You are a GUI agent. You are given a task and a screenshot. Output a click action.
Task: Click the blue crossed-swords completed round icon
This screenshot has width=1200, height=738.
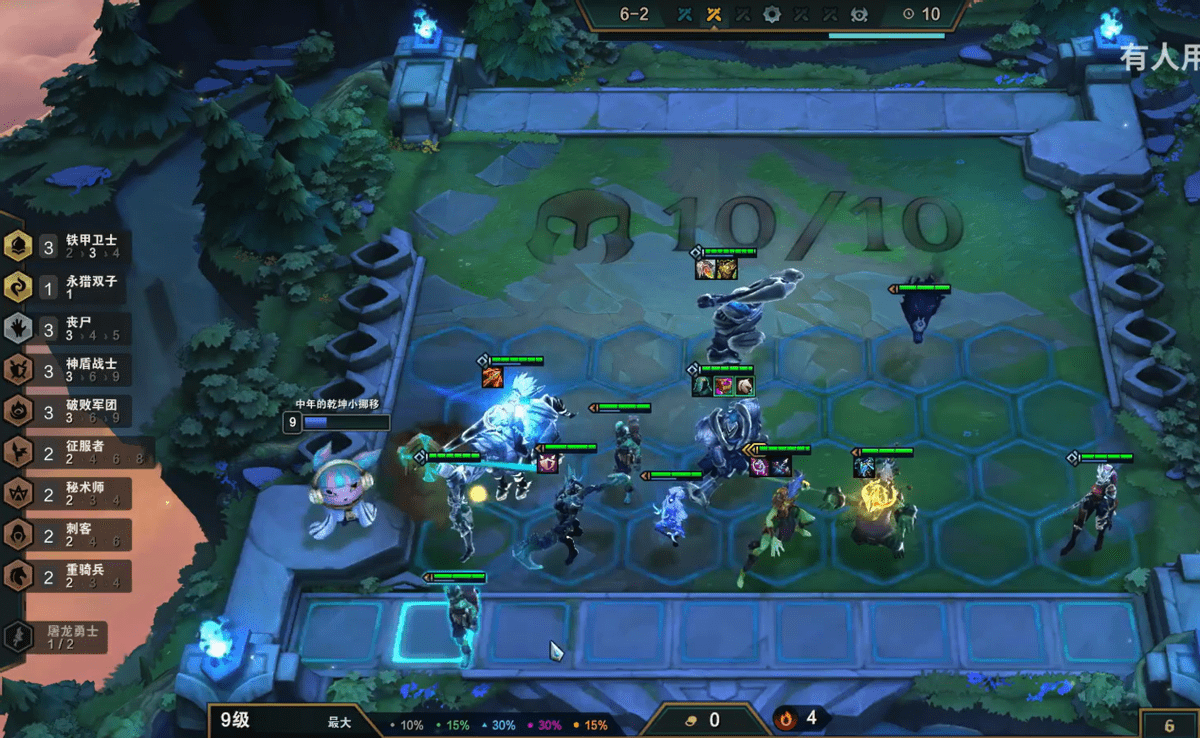pyautogui.click(x=685, y=14)
